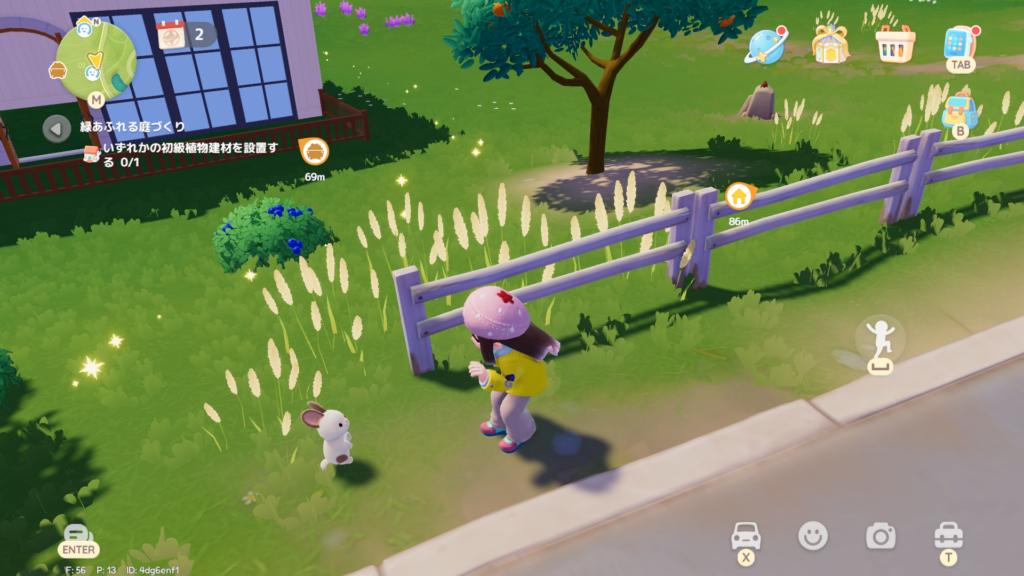Collapse the quest tracker with left arrow

[x=57, y=128]
